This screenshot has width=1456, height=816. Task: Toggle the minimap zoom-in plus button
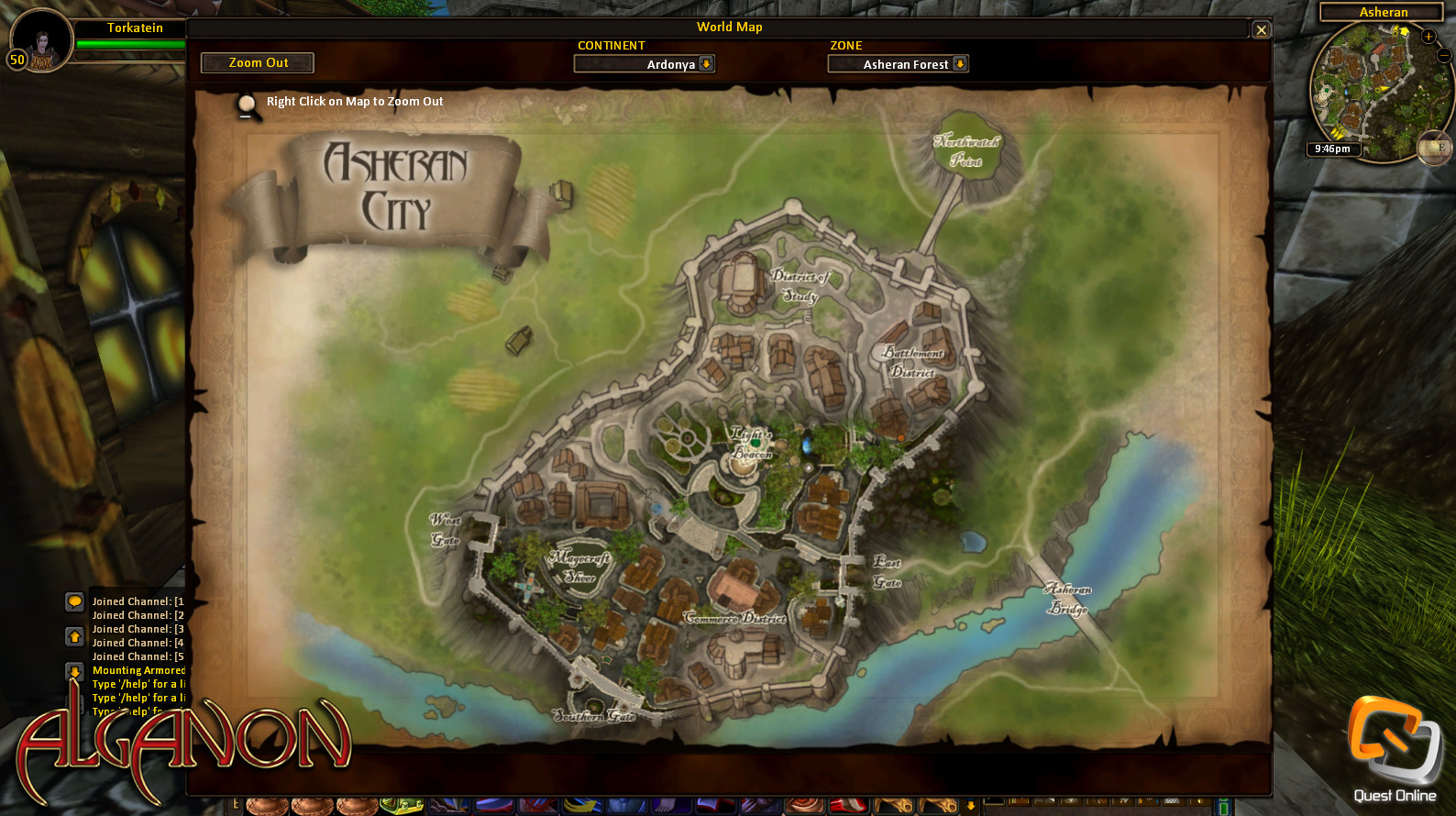click(x=1428, y=37)
